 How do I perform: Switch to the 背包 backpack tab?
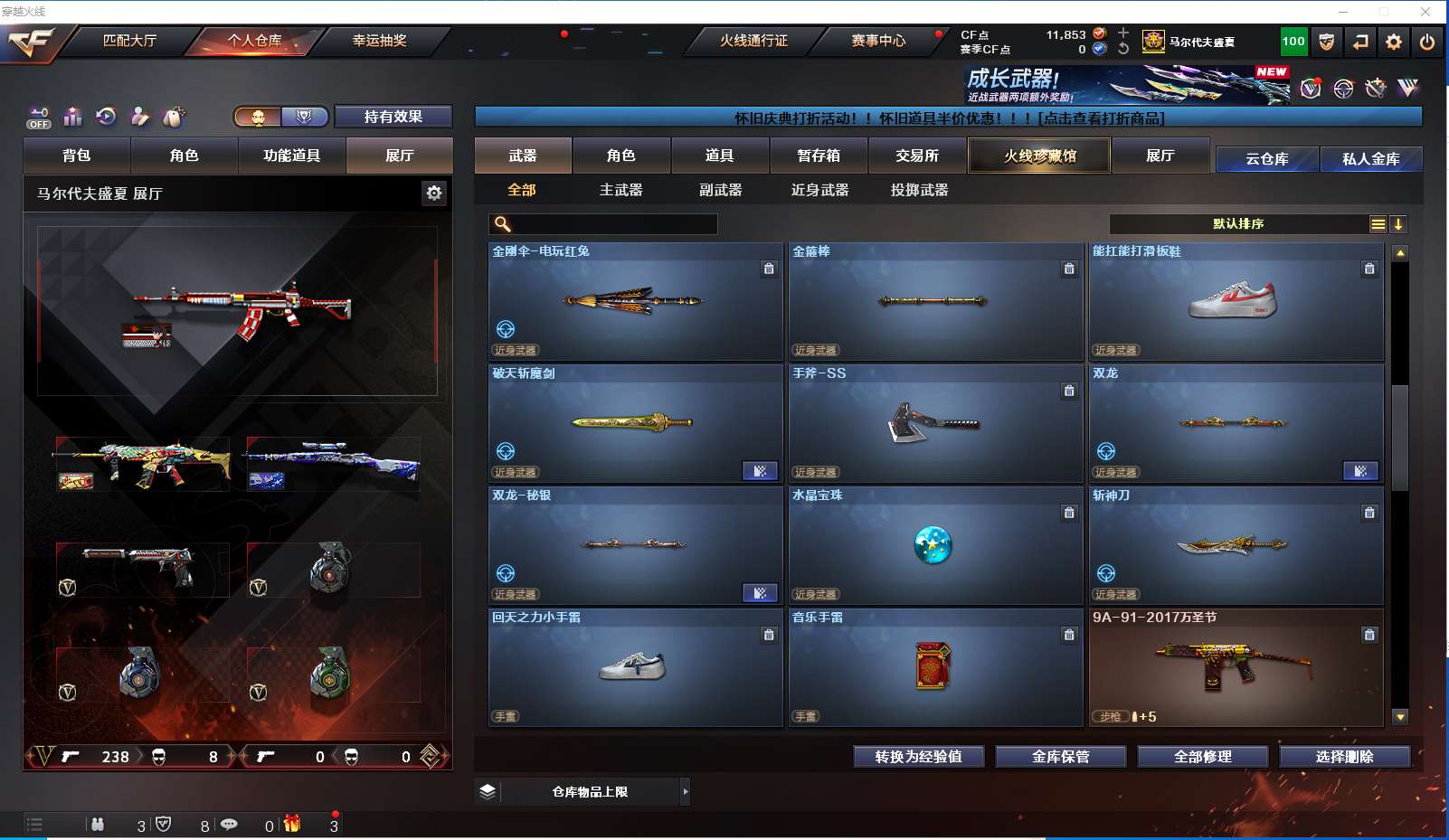click(77, 156)
